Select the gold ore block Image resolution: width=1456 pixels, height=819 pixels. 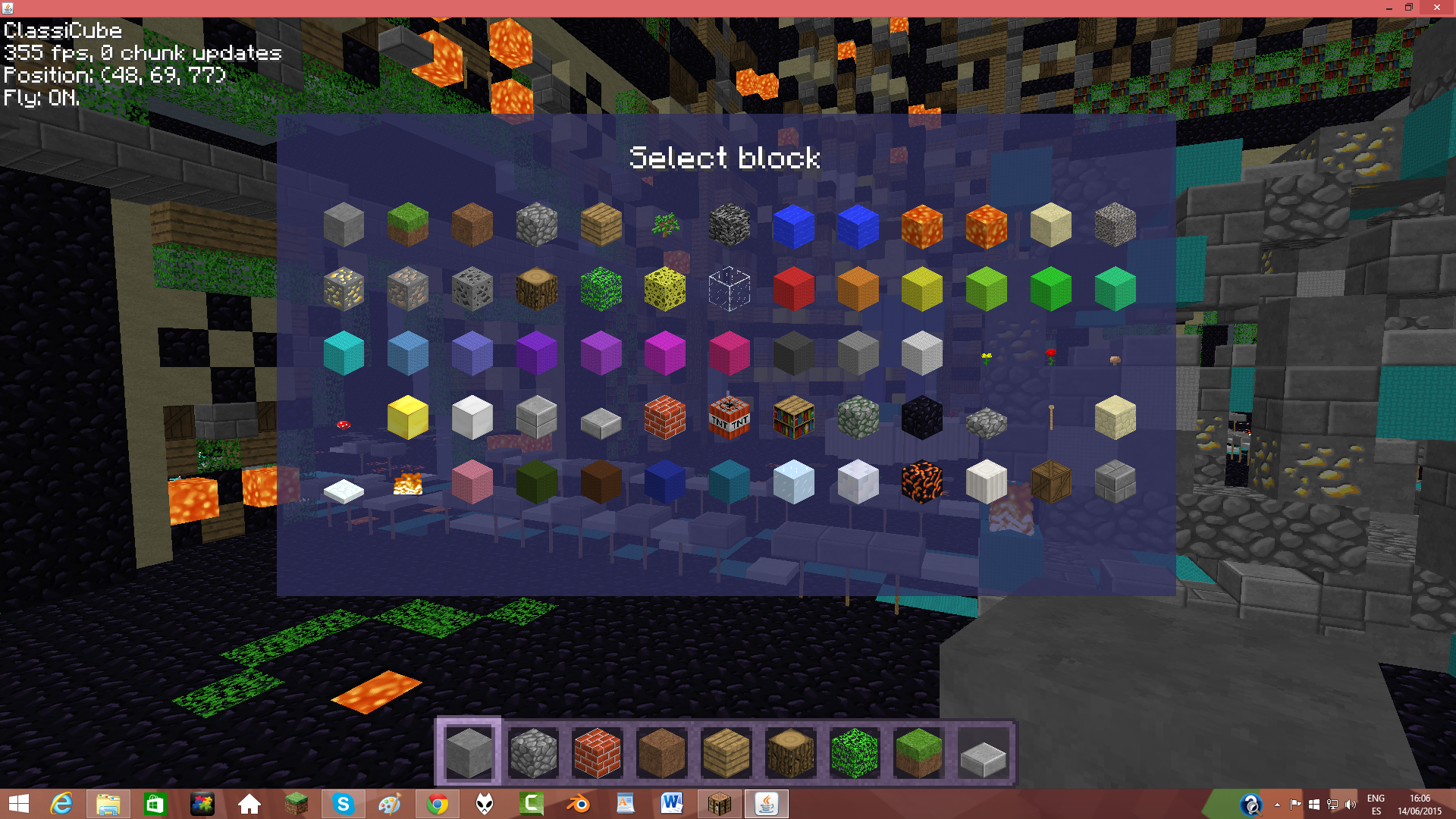click(345, 288)
